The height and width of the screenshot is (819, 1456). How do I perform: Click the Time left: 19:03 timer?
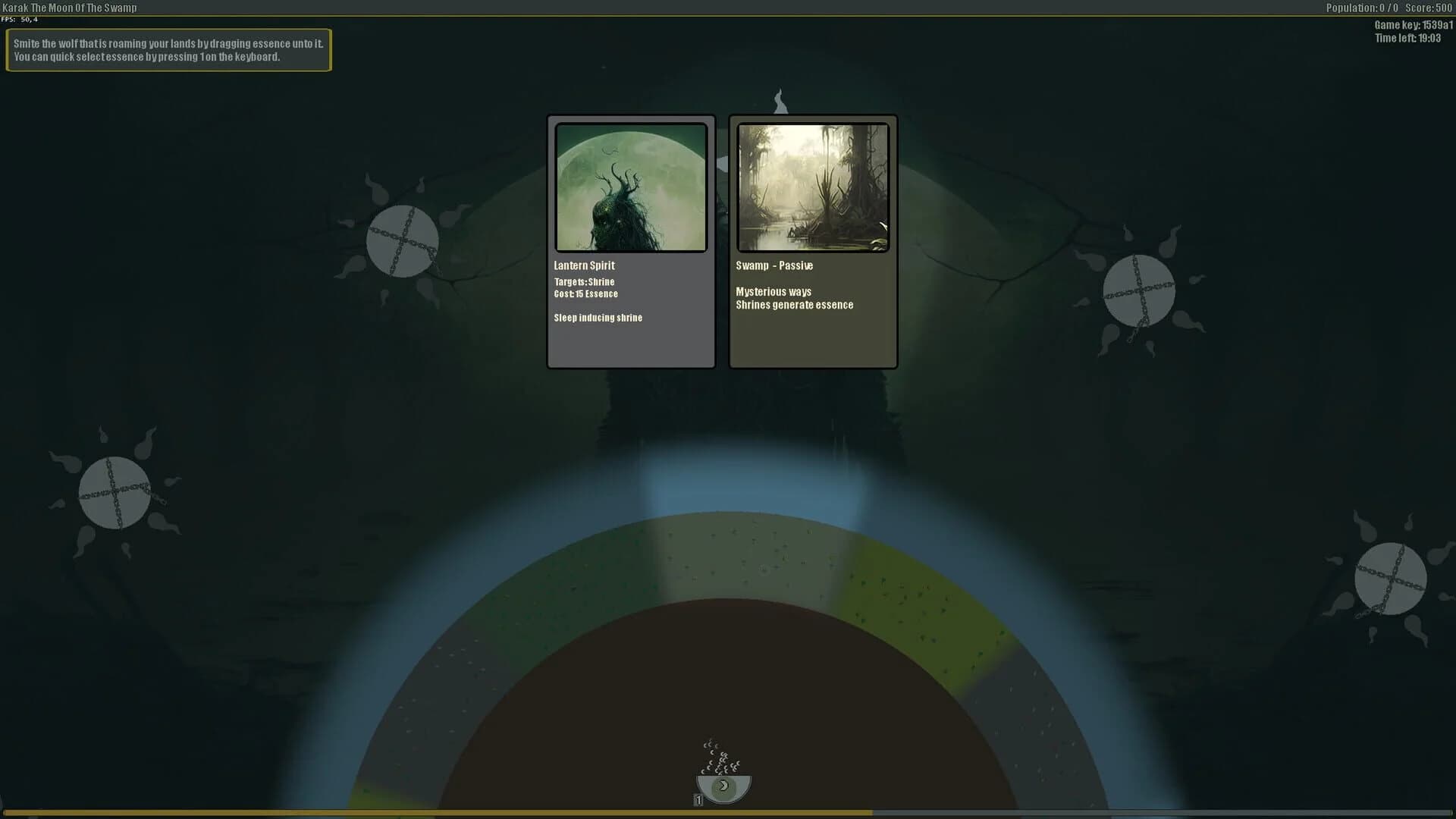point(1408,36)
